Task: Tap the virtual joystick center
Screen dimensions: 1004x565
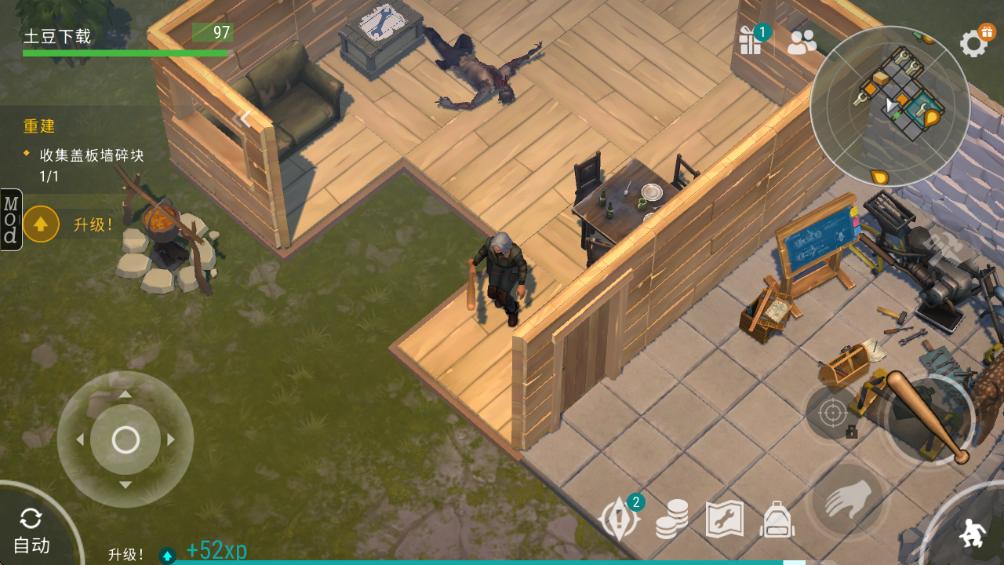Action: pos(125,439)
